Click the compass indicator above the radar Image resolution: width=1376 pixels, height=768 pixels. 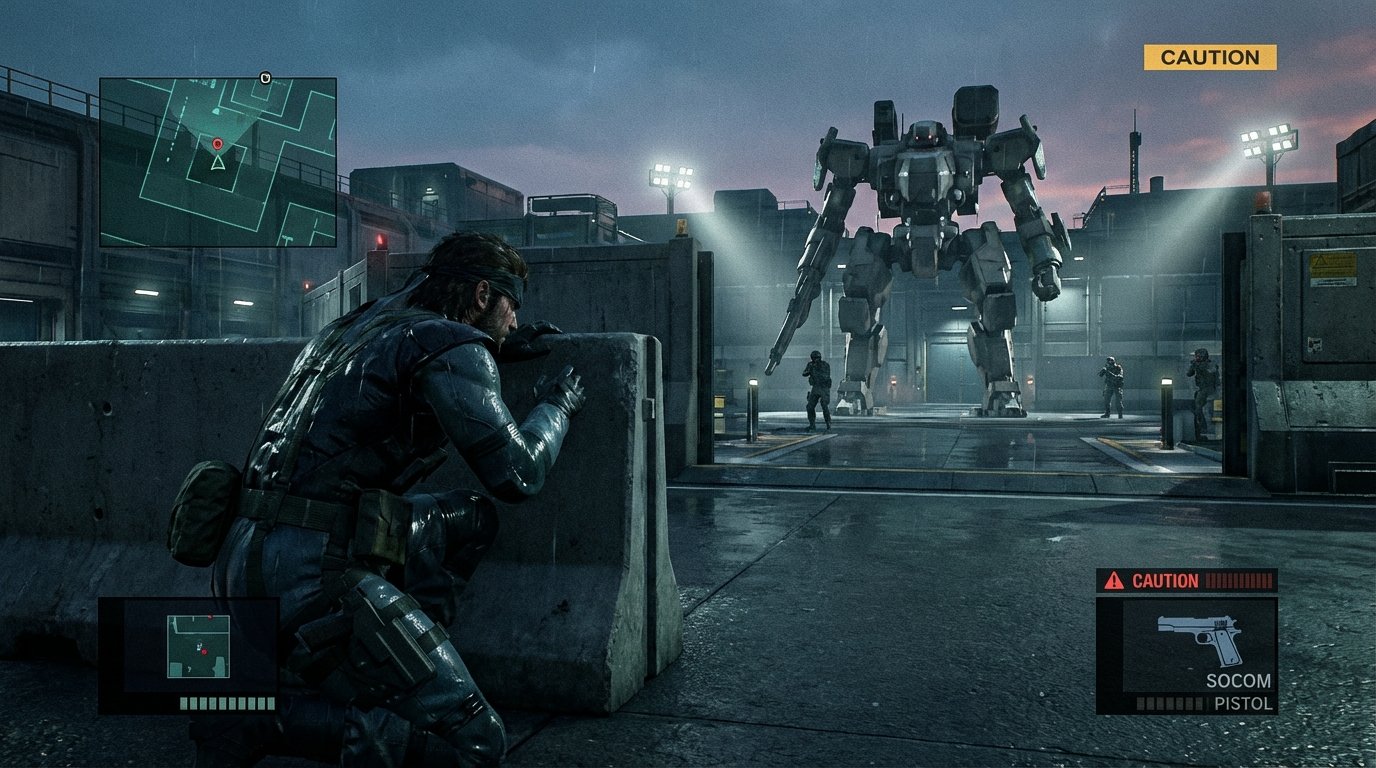265,78
